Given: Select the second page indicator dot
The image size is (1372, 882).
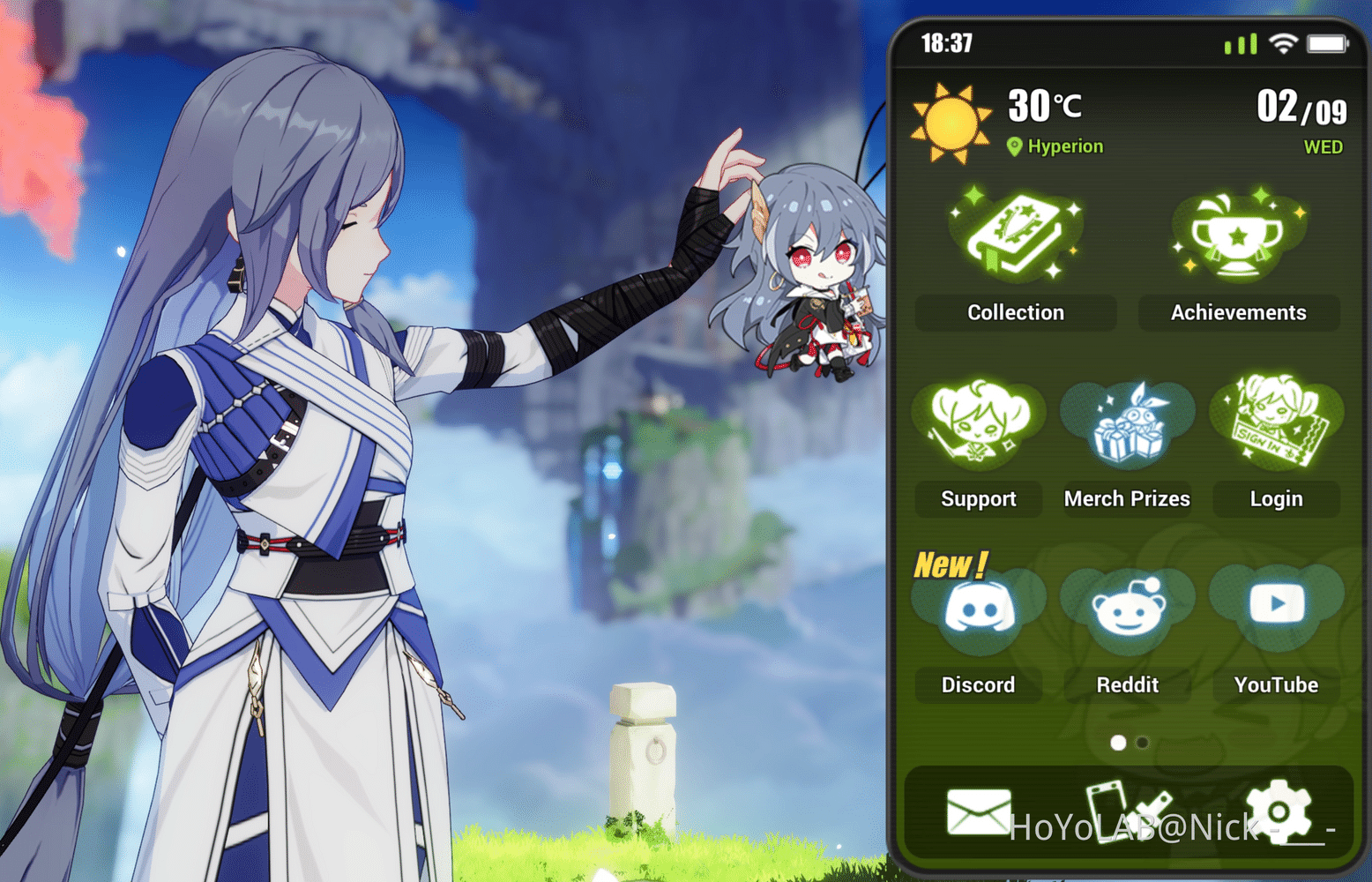Looking at the screenshot, I should 1143,744.
